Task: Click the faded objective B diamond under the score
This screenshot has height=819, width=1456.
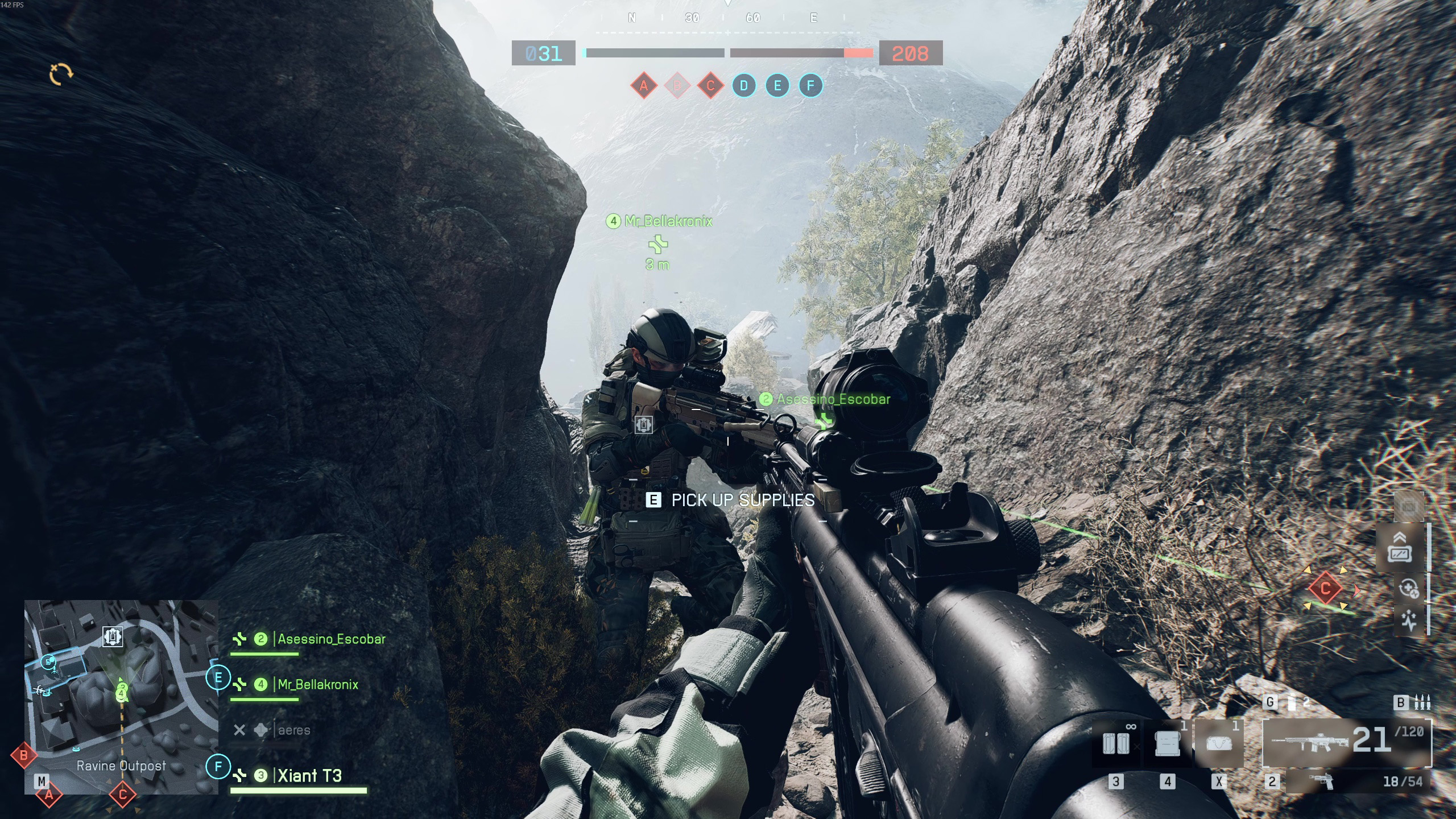Action: 677,86
